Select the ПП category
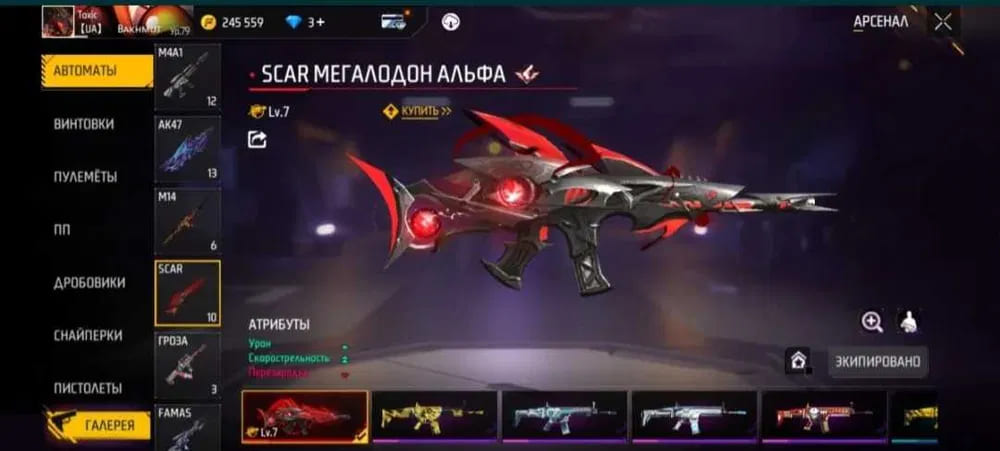 pyautogui.click(x=62, y=230)
